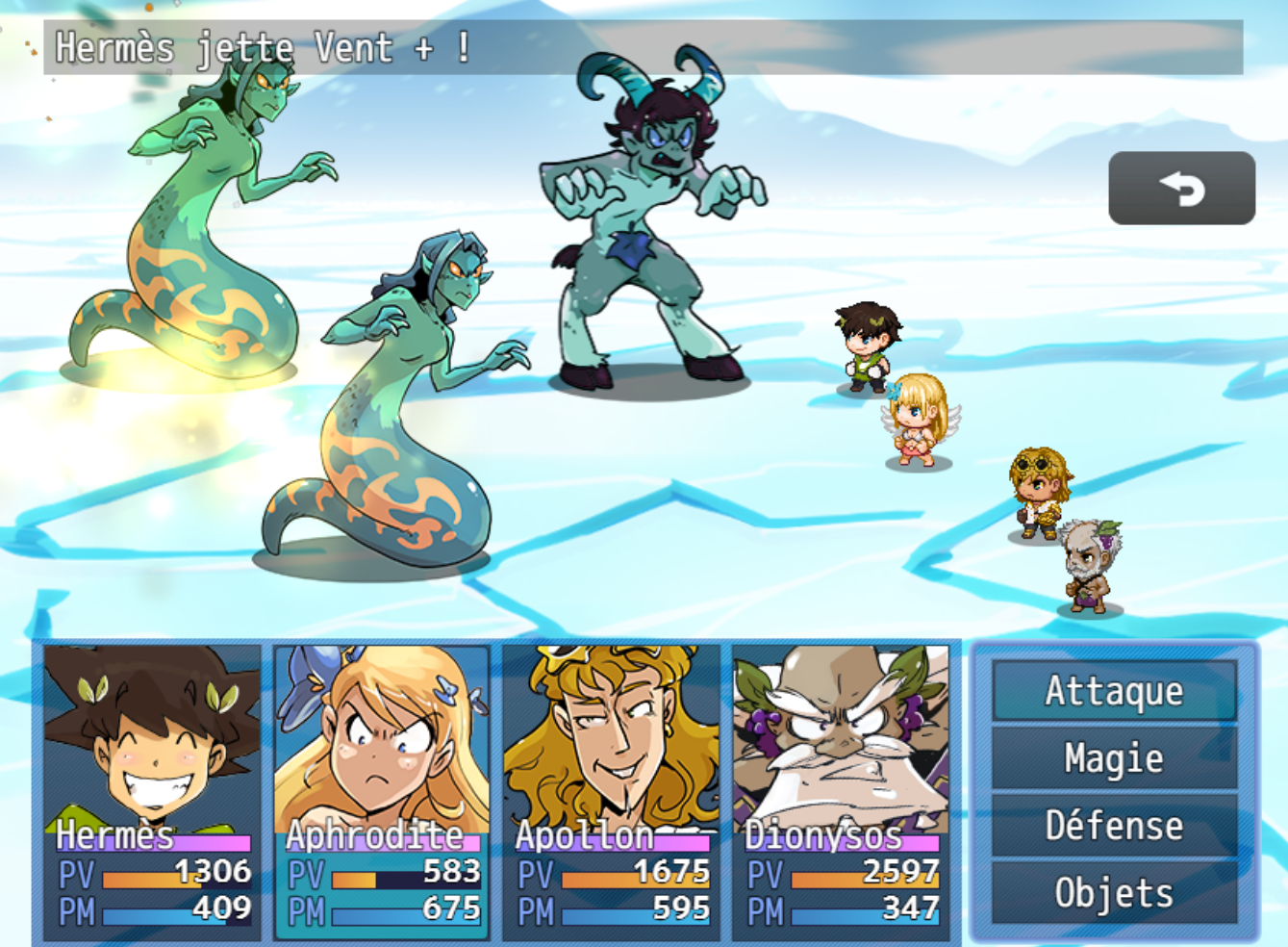The image size is (1288, 947).
Task: Choose the Attaque command
Action: [1114, 691]
